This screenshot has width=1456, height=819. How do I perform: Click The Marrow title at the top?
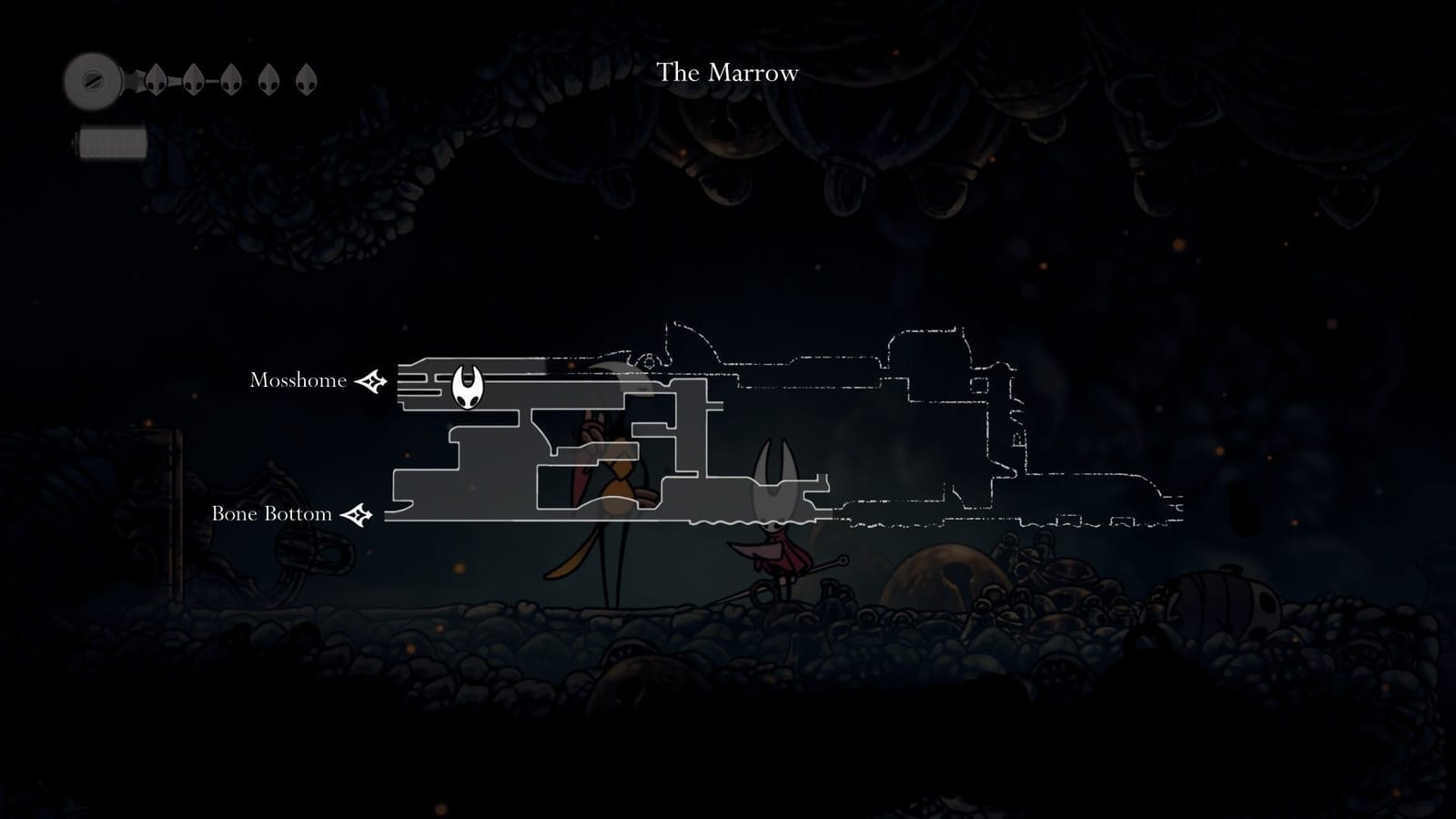pyautogui.click(x=729, y=73)
